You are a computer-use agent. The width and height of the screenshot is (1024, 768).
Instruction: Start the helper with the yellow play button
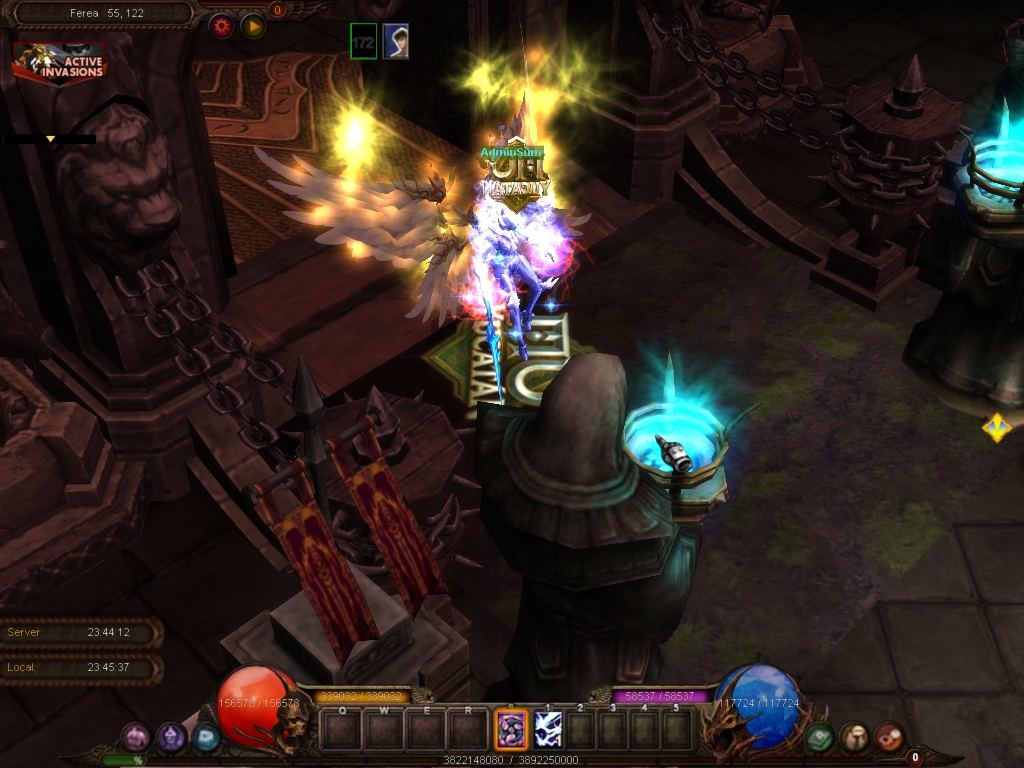253,26
